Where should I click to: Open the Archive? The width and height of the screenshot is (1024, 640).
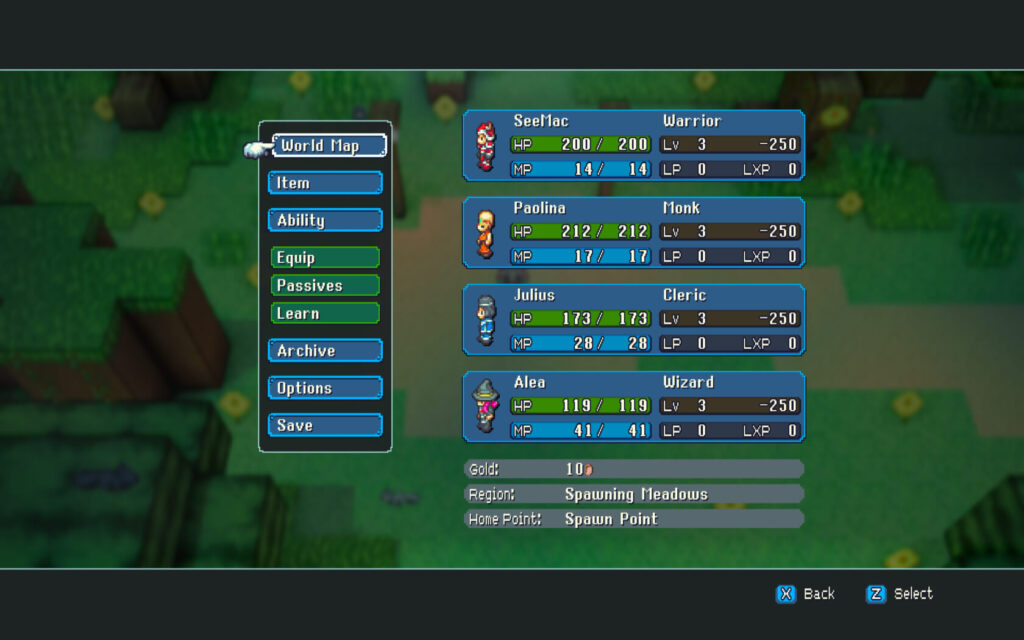coord(325,351)
